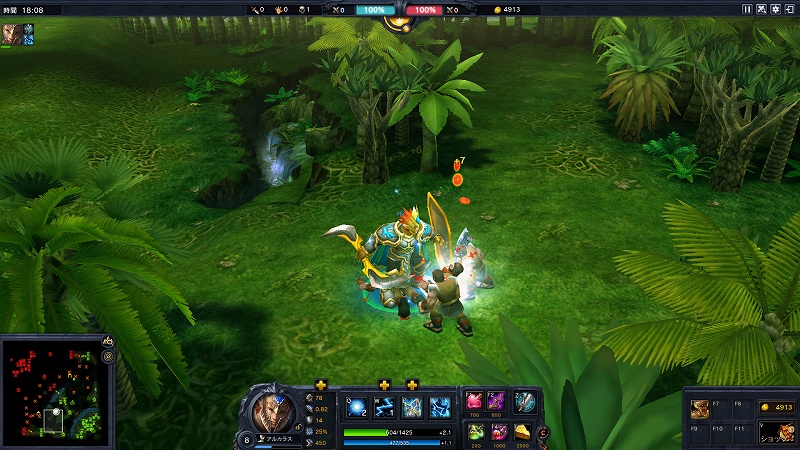800x450 pixels.
Task: Select the purple wand item costing 600
Action: tap(497, 401)
